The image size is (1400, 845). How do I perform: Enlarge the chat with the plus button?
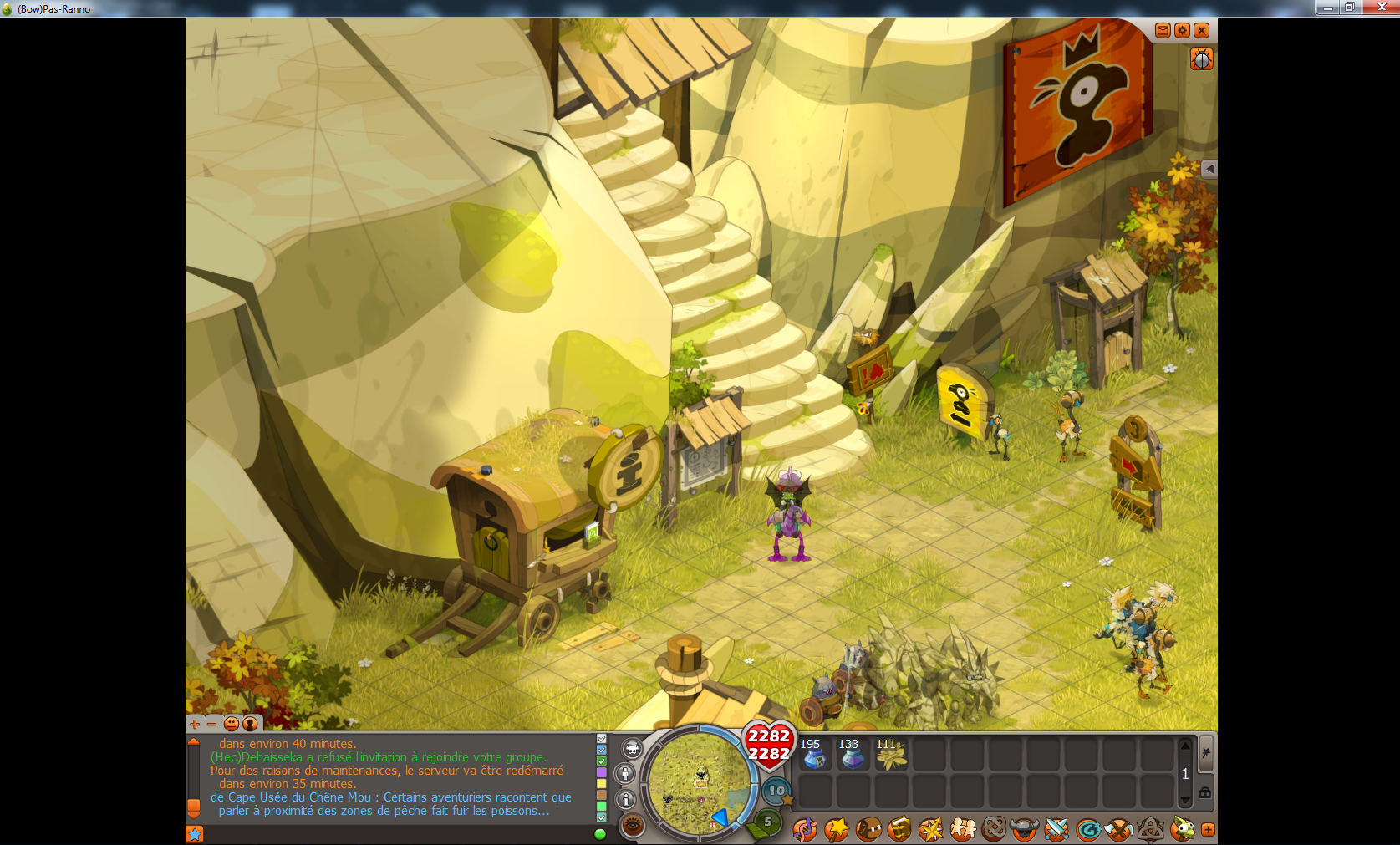click(x=195, y=724)
